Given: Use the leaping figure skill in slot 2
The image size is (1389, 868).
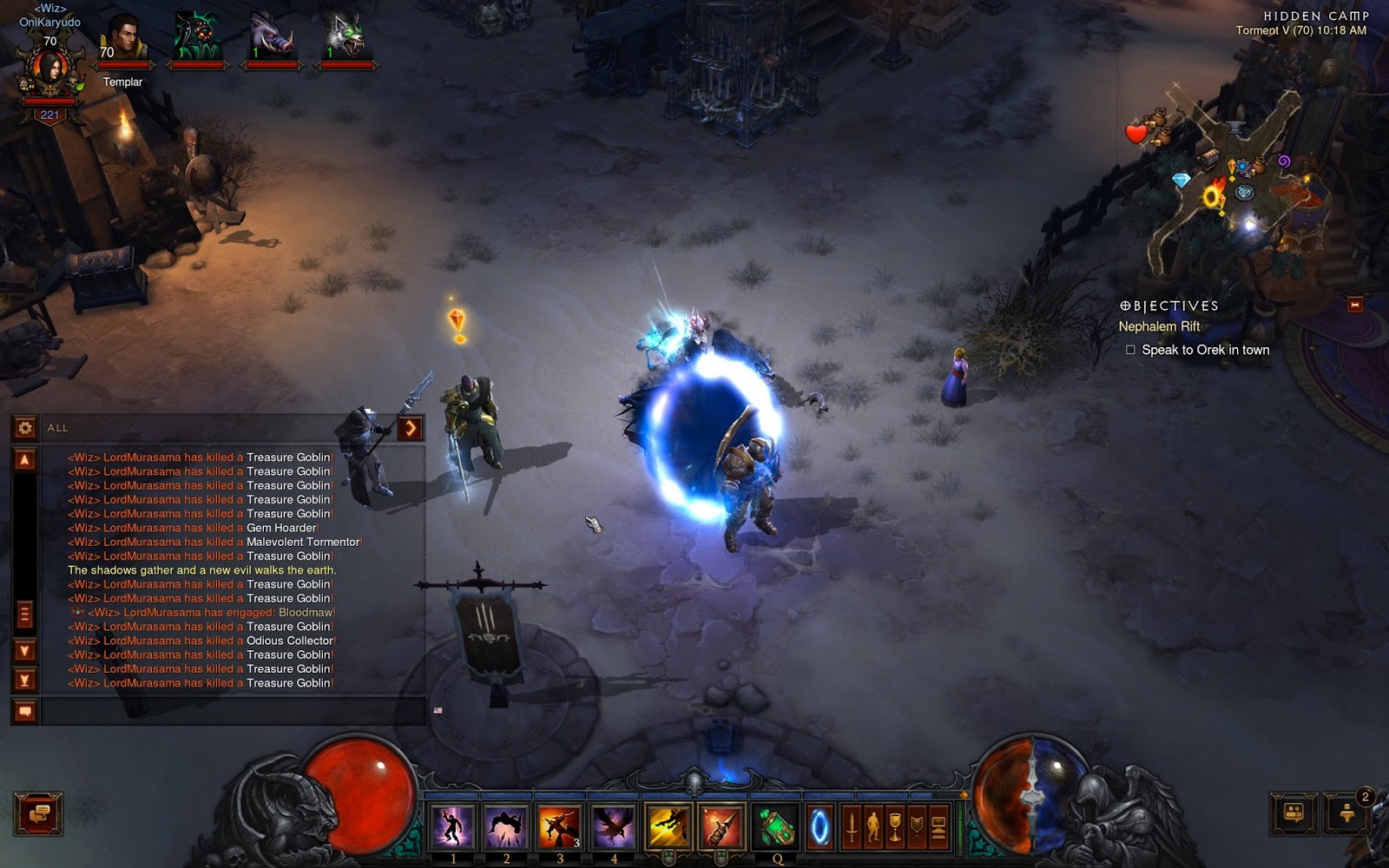Looking at the screenshot, I should coord(506,825).
